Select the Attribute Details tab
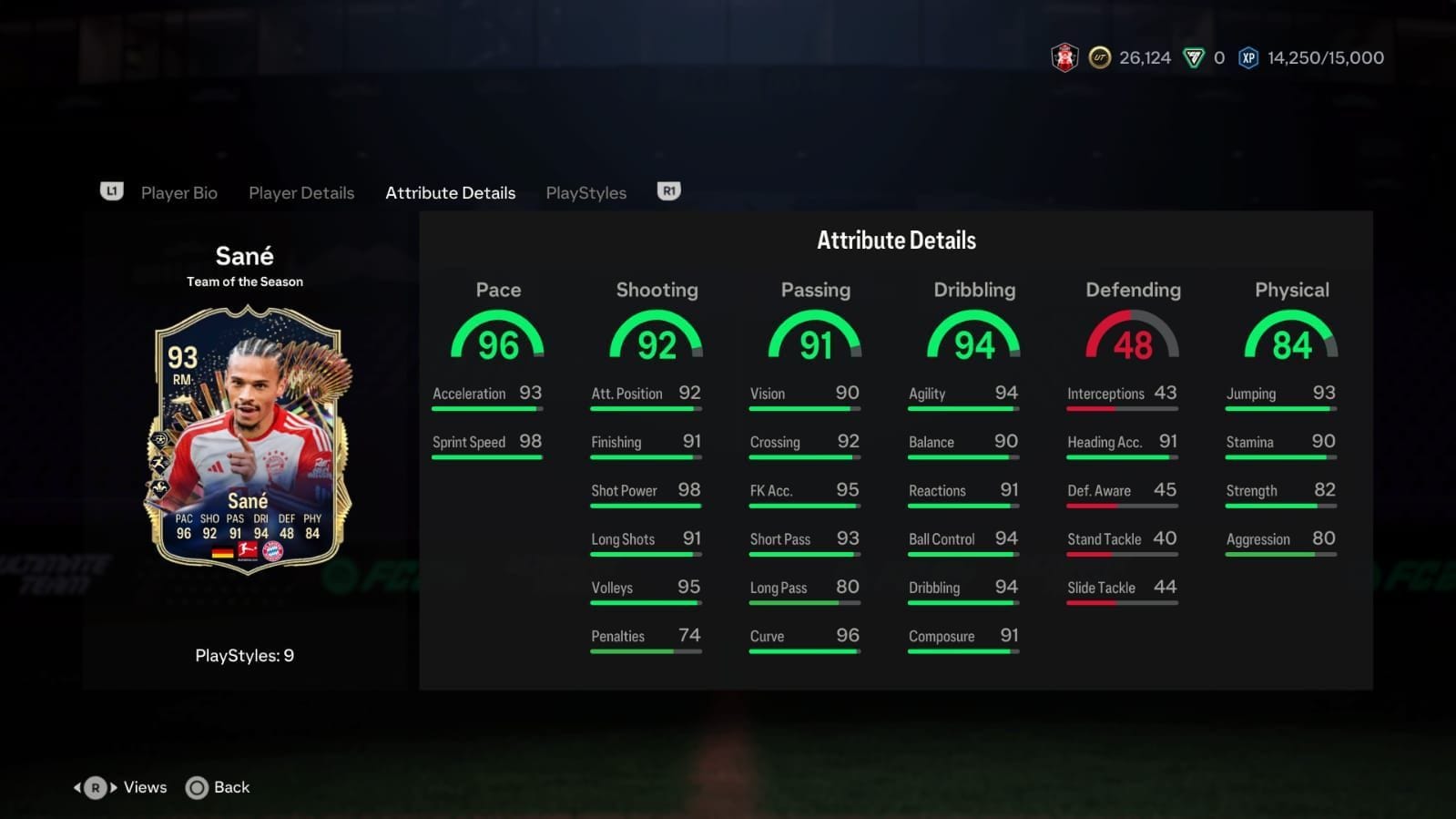The height and width of the screenshot is (819, 1456). click(450, 192)
